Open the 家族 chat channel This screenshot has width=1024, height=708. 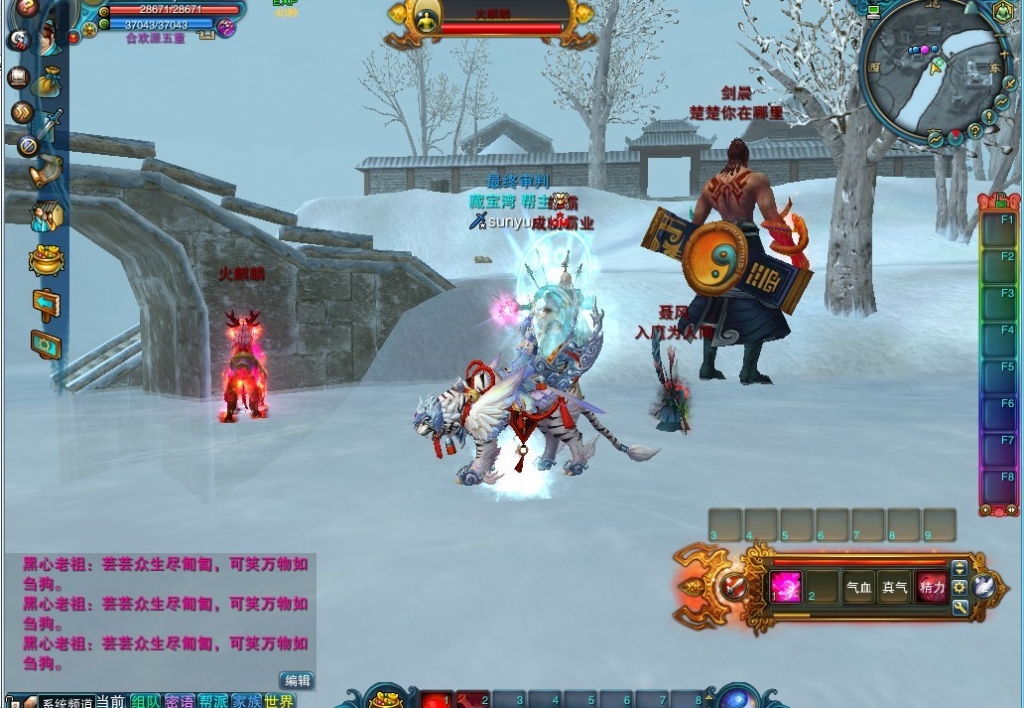click(246, 701)
